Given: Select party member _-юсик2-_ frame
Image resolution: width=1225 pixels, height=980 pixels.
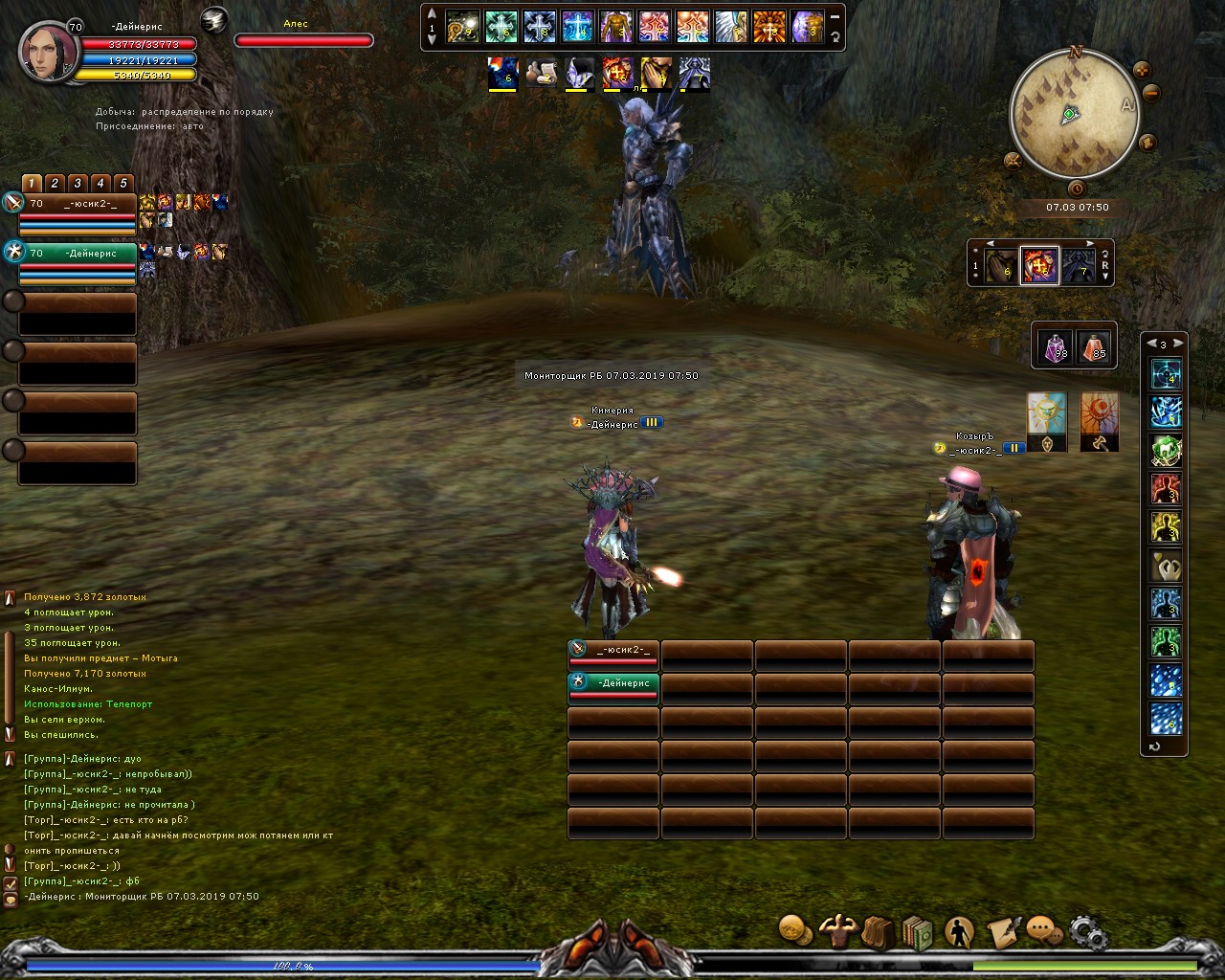Looking at the screenshot, I should click(x=77, y=212).
